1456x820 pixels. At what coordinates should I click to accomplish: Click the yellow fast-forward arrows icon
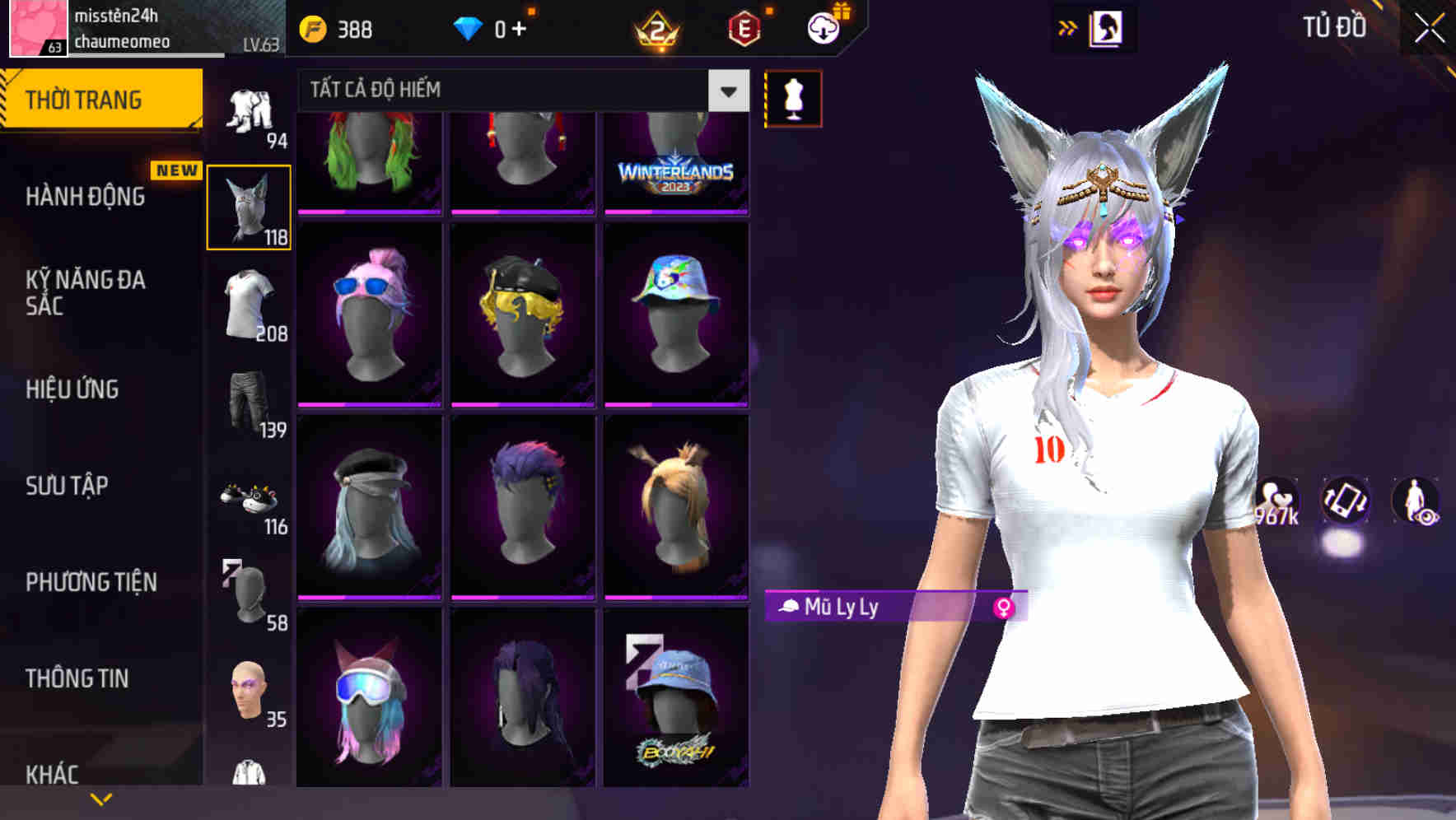pos(1068,26)
